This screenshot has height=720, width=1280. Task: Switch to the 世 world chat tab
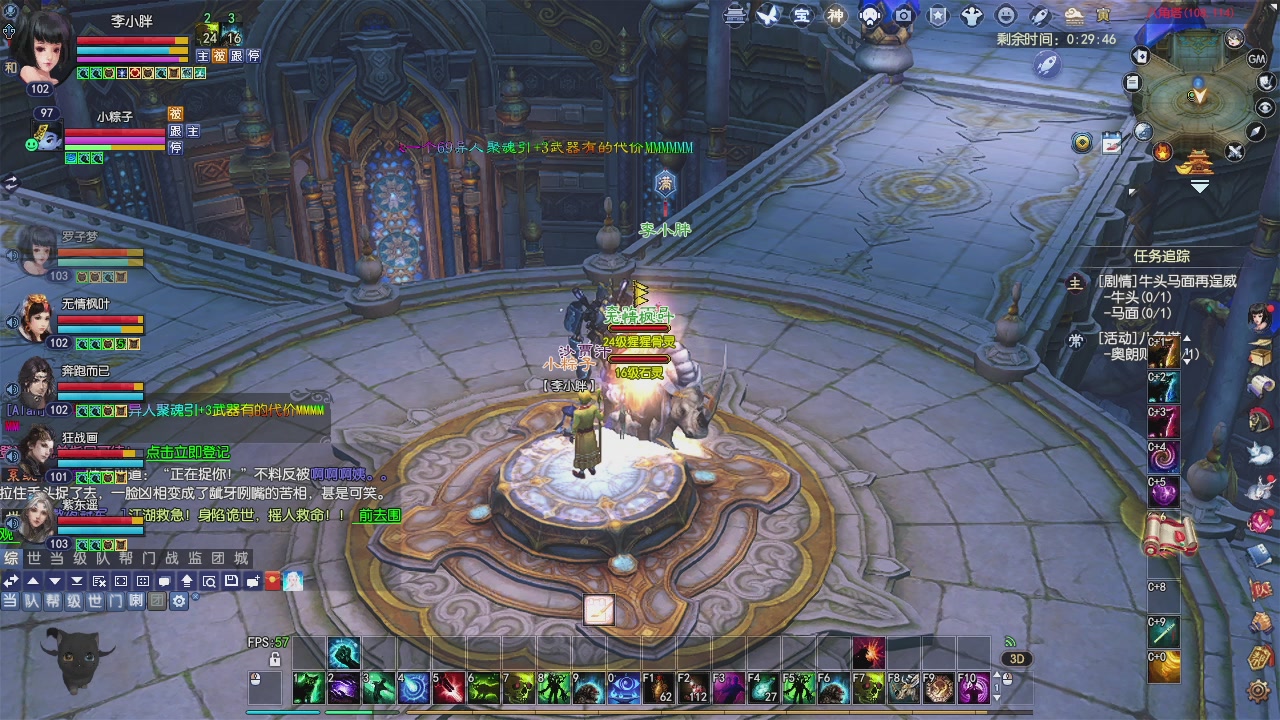[x=34, y=558]
